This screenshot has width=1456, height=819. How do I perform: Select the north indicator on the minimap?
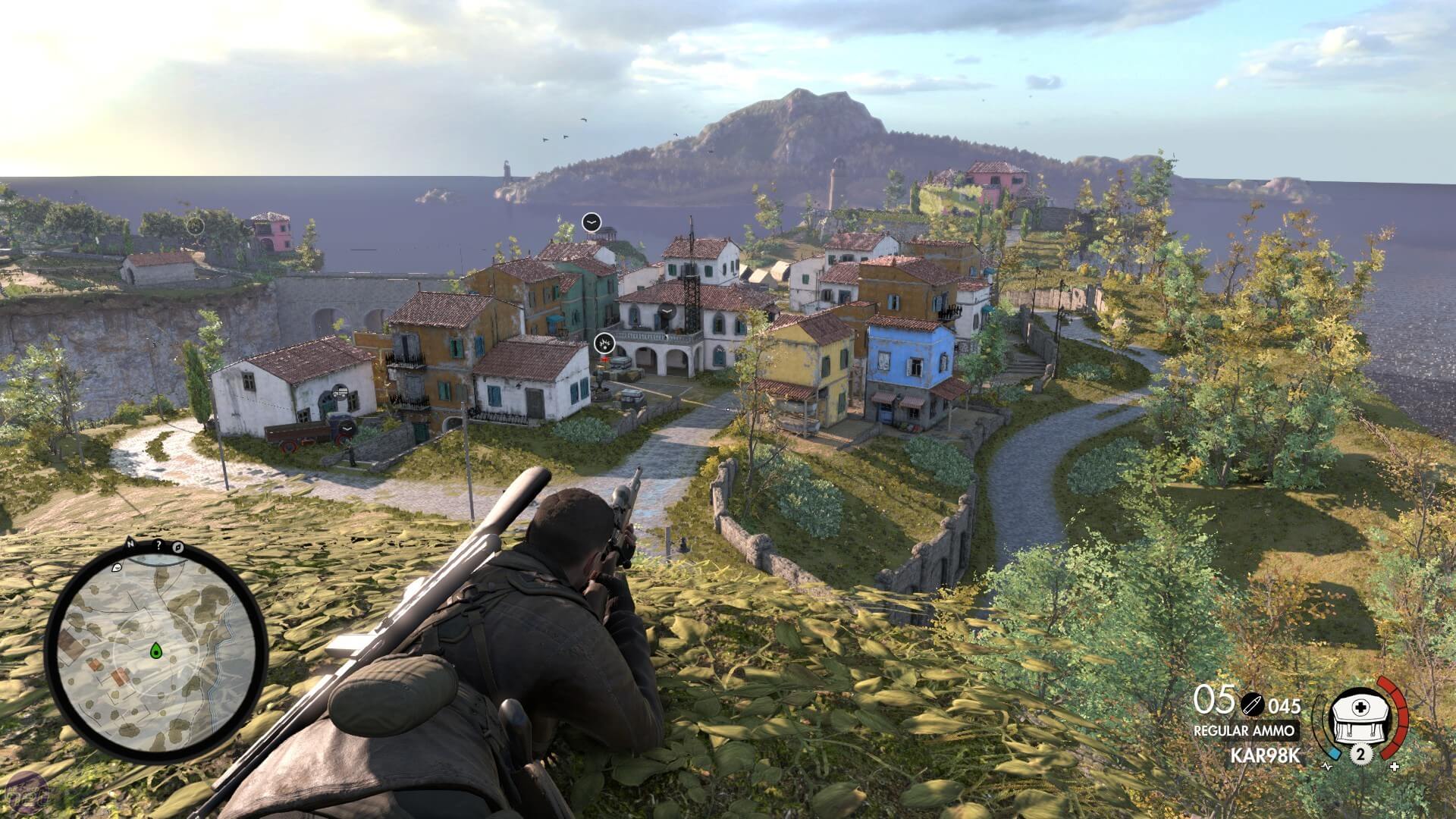tap(130, 544)
